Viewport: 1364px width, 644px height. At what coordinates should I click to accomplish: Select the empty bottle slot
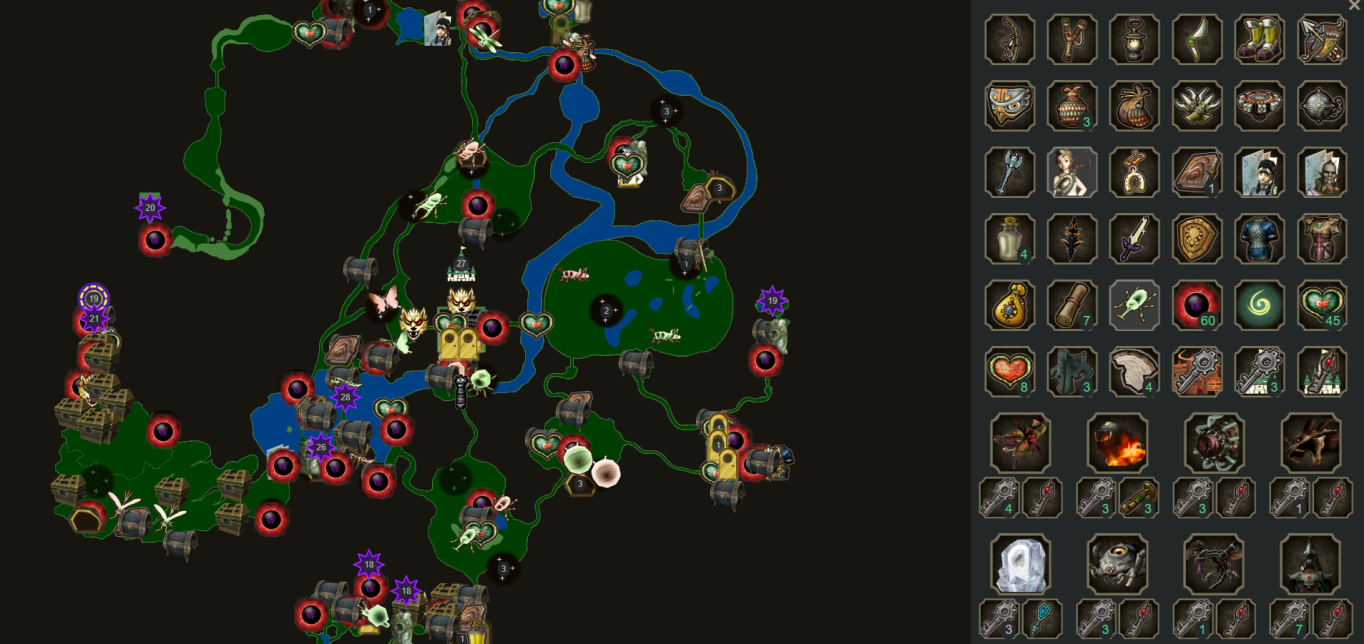click(x=1010, y=239)
